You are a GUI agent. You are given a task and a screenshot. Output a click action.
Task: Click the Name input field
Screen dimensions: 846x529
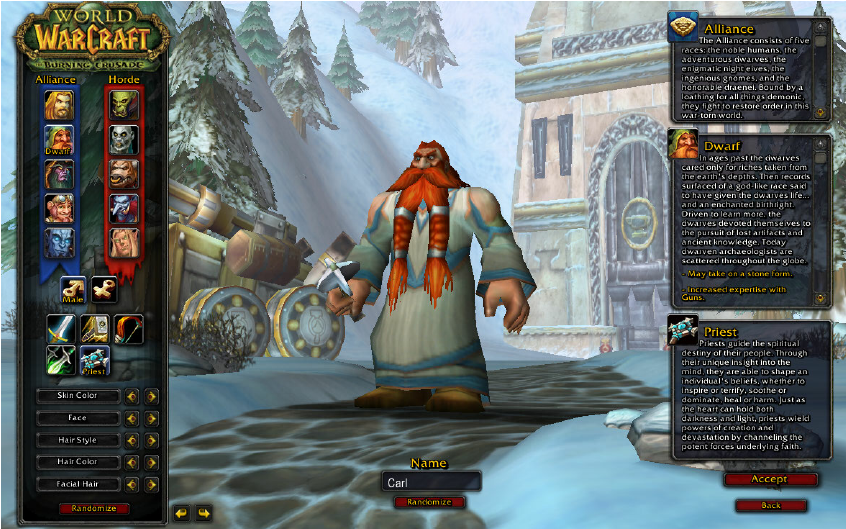pos(431,481)
